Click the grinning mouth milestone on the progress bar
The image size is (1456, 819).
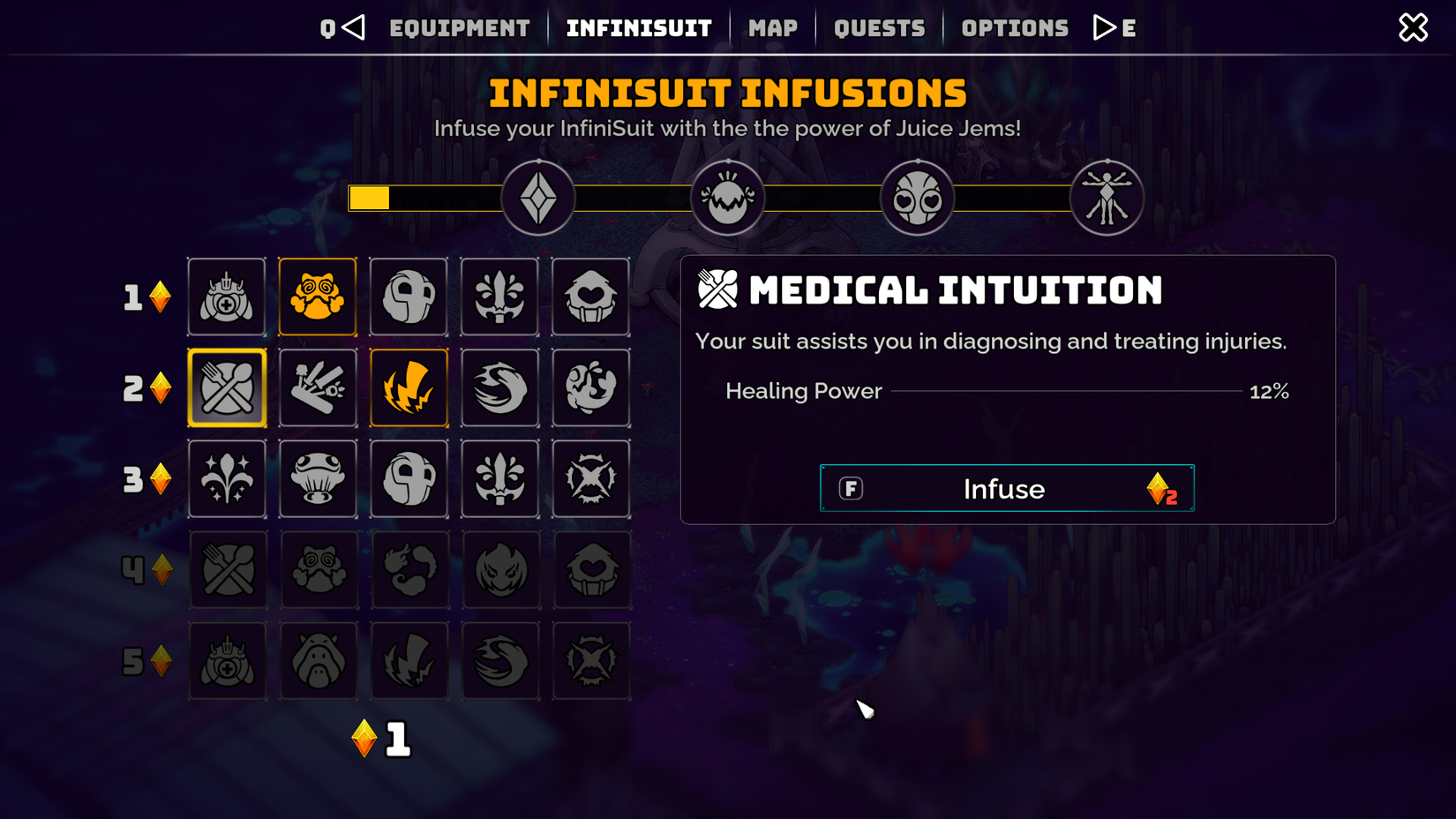click(x=728, y=198)
